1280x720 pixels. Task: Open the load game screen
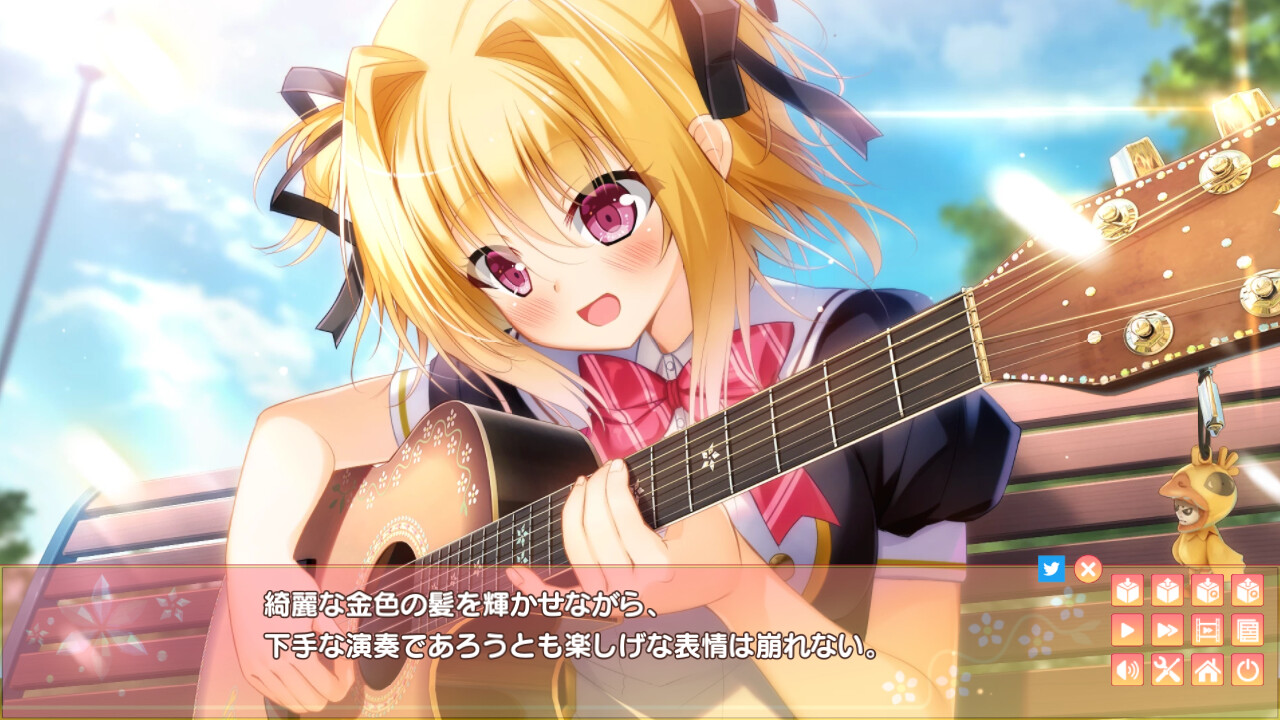coord(1167,590)
